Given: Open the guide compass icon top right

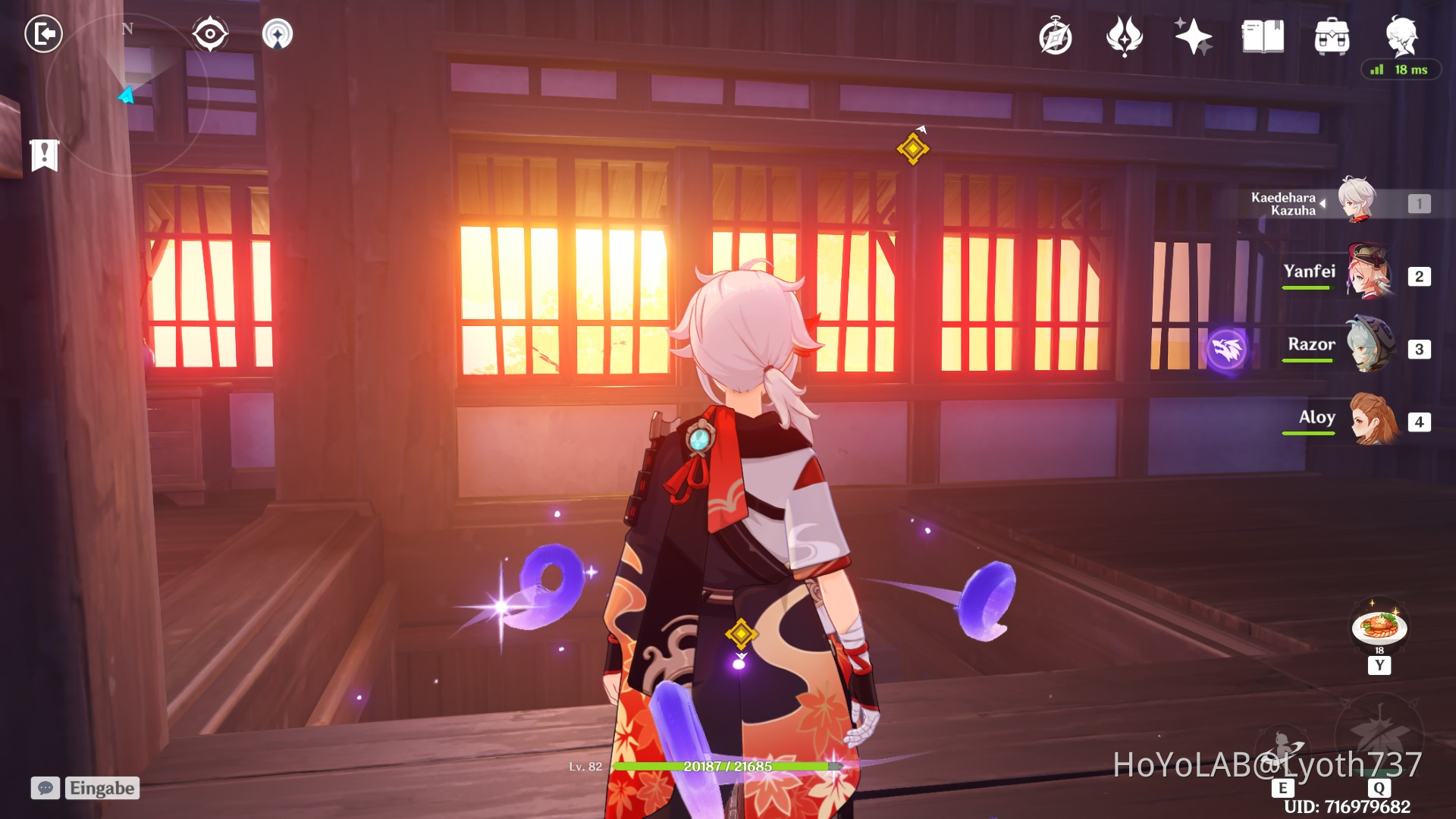Looking at the screenshot, I should tap(1056, 34).
